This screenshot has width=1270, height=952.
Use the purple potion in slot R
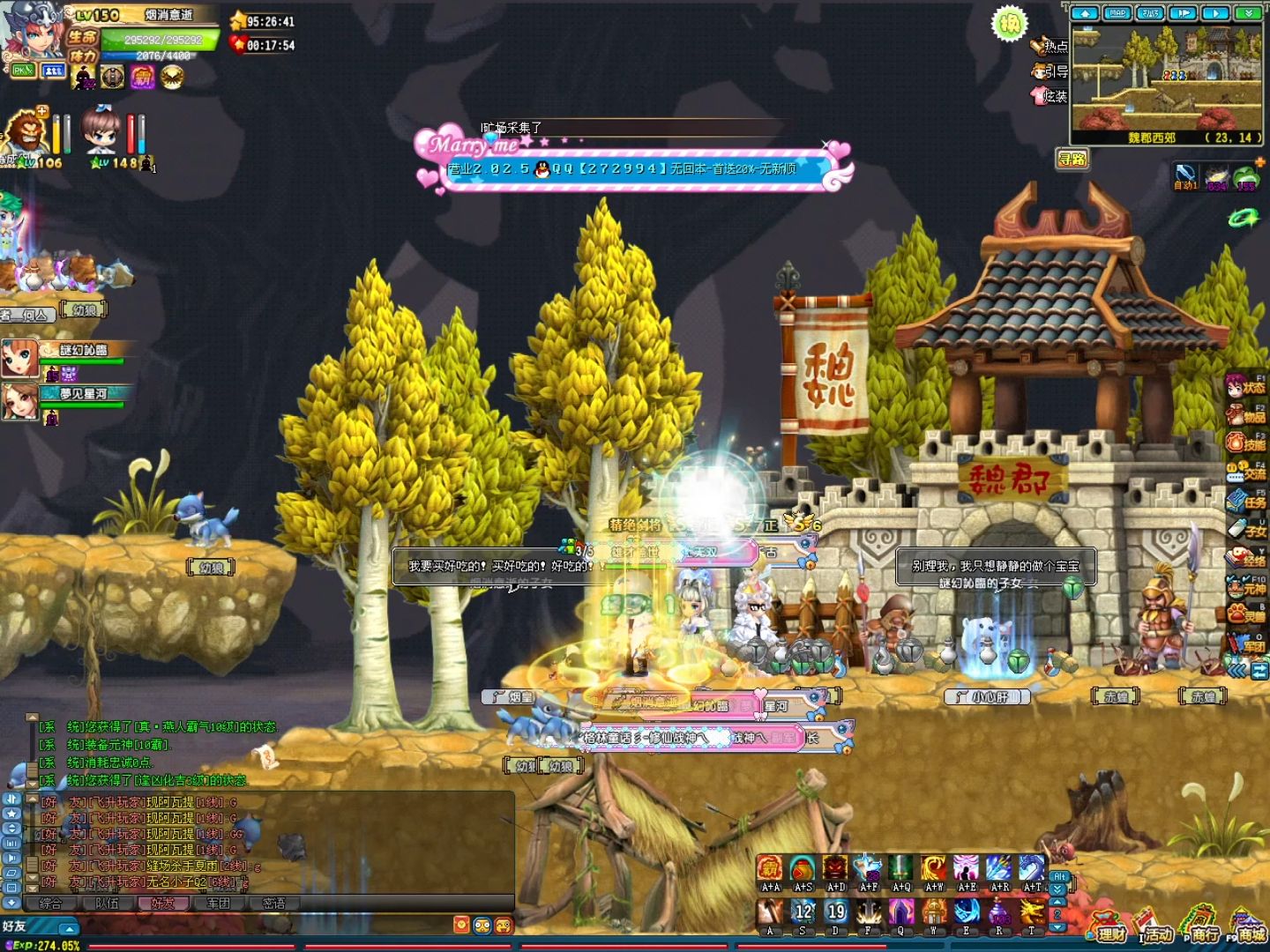(998, 911)
